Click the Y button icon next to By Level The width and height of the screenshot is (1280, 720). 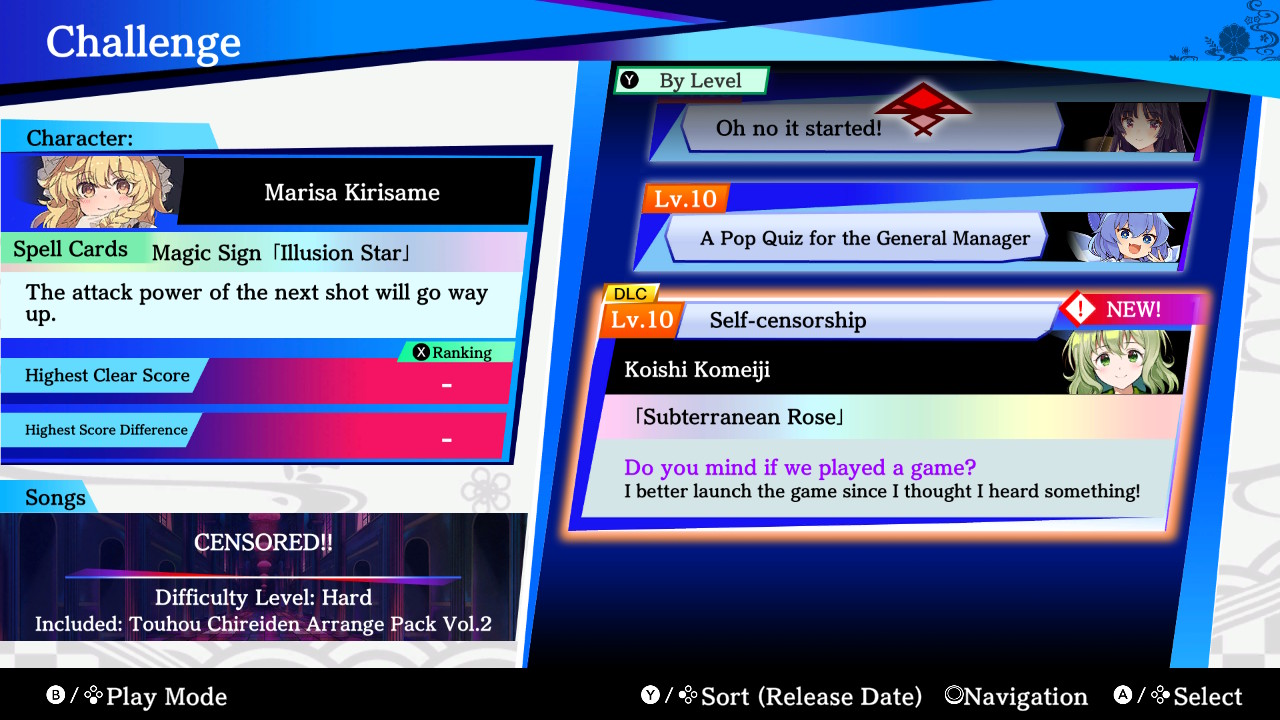pyautogui.click(x=630, y=80)
